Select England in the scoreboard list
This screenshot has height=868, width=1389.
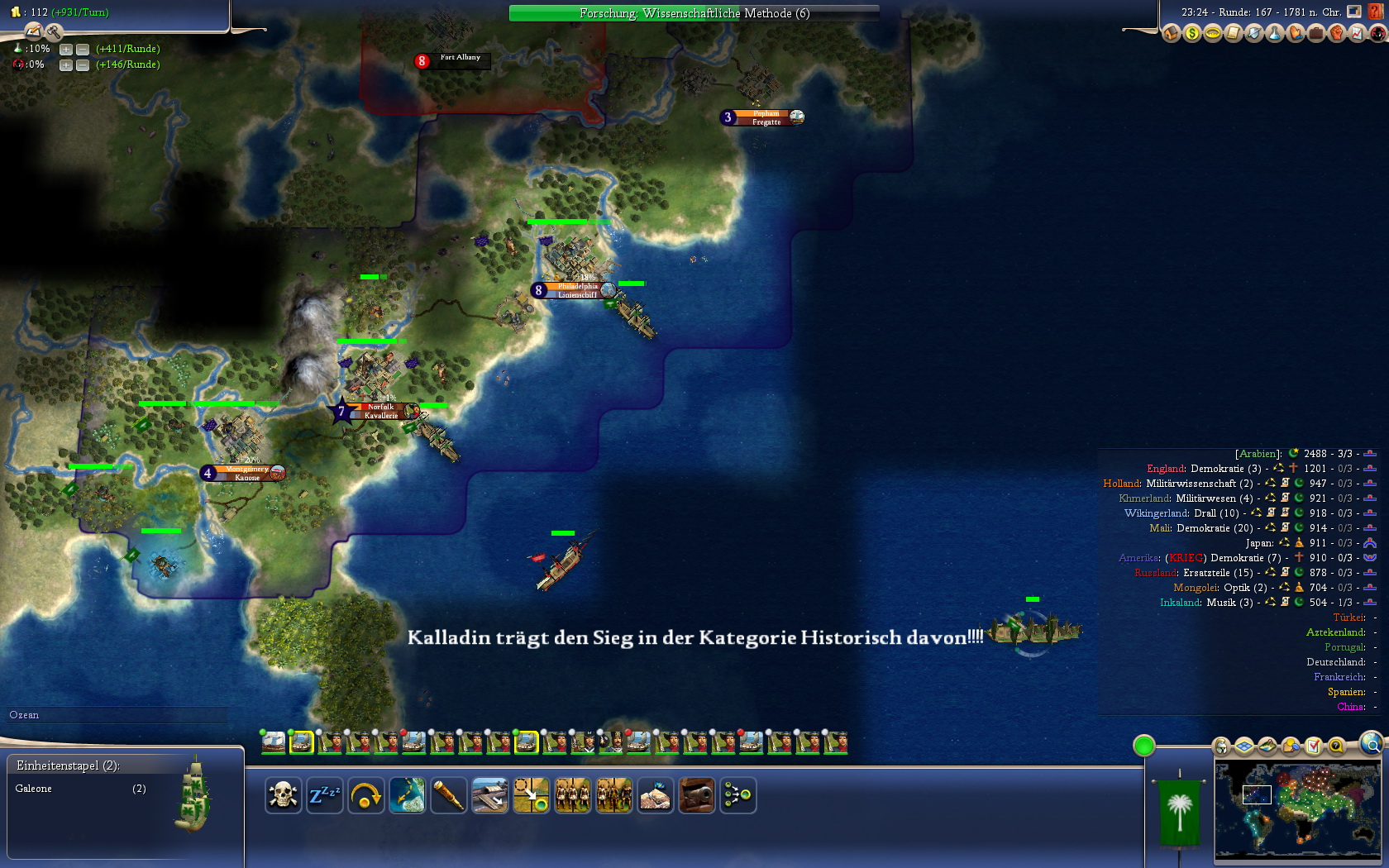point(1166,469)
